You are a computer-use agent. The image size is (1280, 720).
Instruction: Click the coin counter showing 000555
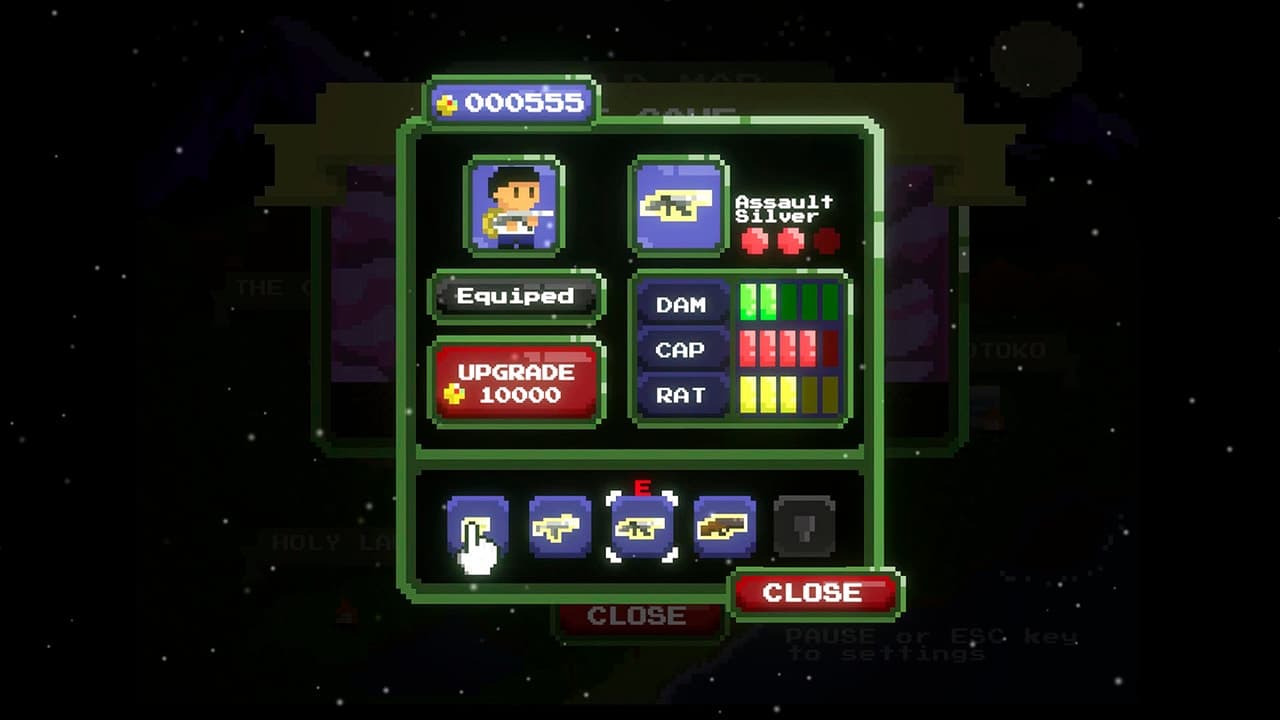[x=512, y=100]
